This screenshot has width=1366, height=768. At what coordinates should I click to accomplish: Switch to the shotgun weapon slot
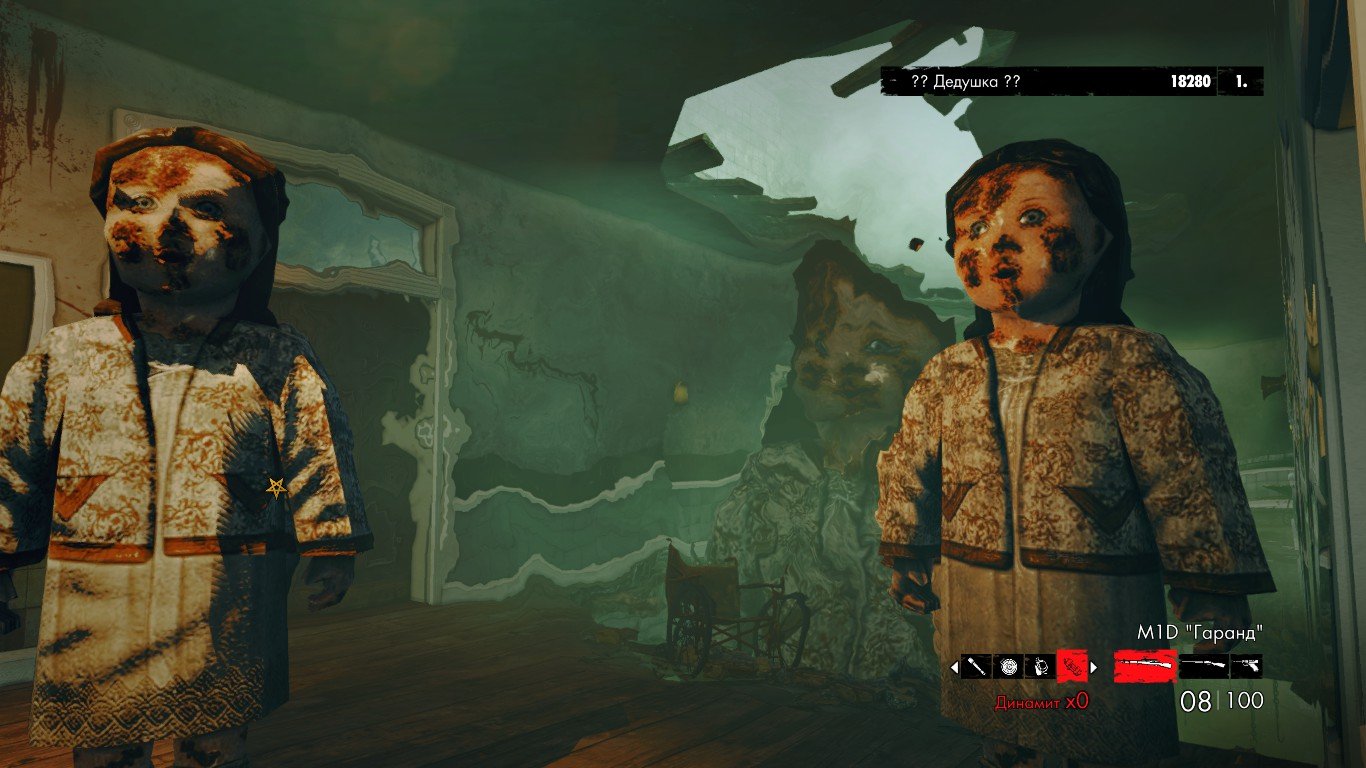[x=1203, y=666]
